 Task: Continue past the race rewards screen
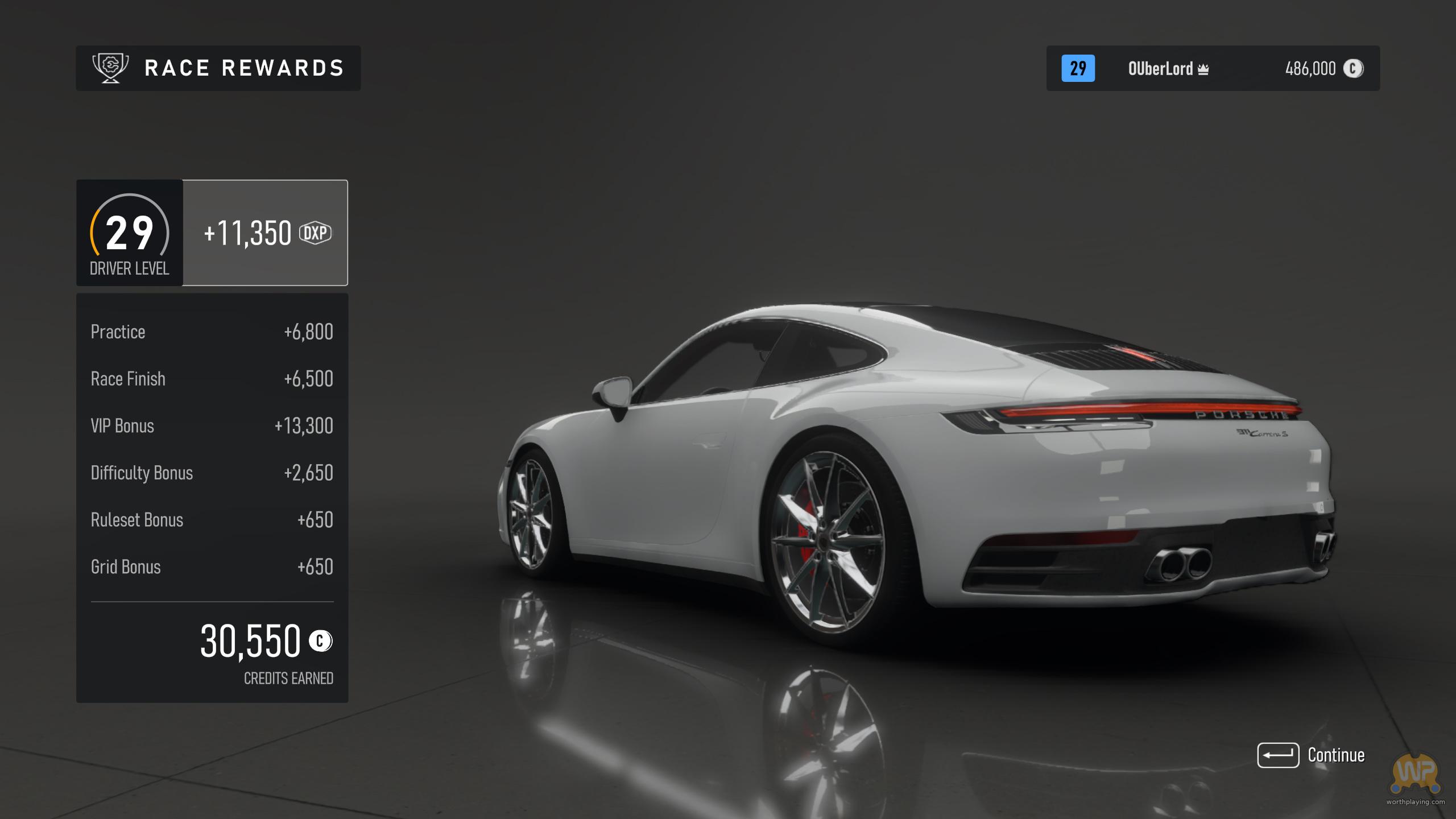click(1310, 755)
